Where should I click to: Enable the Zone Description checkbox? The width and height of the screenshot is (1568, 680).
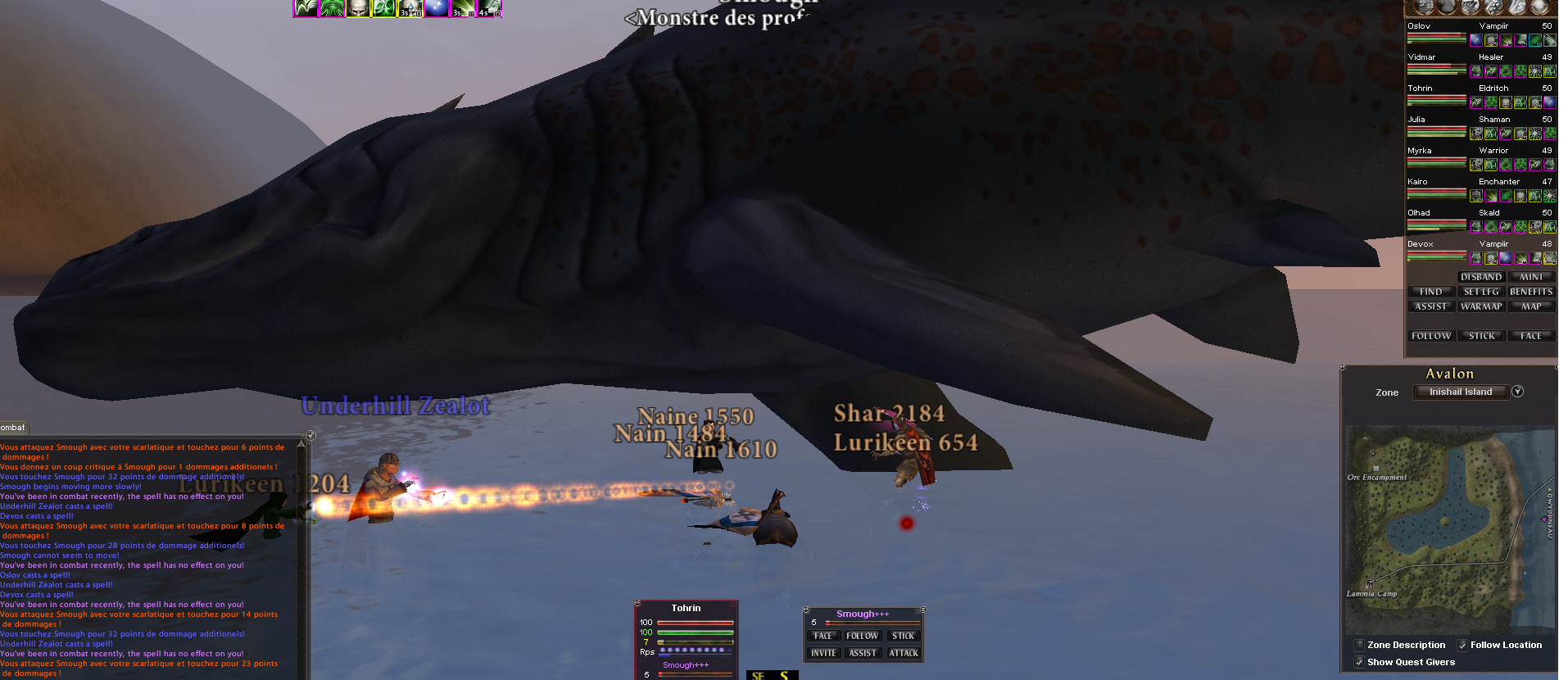pos(1359,645)
